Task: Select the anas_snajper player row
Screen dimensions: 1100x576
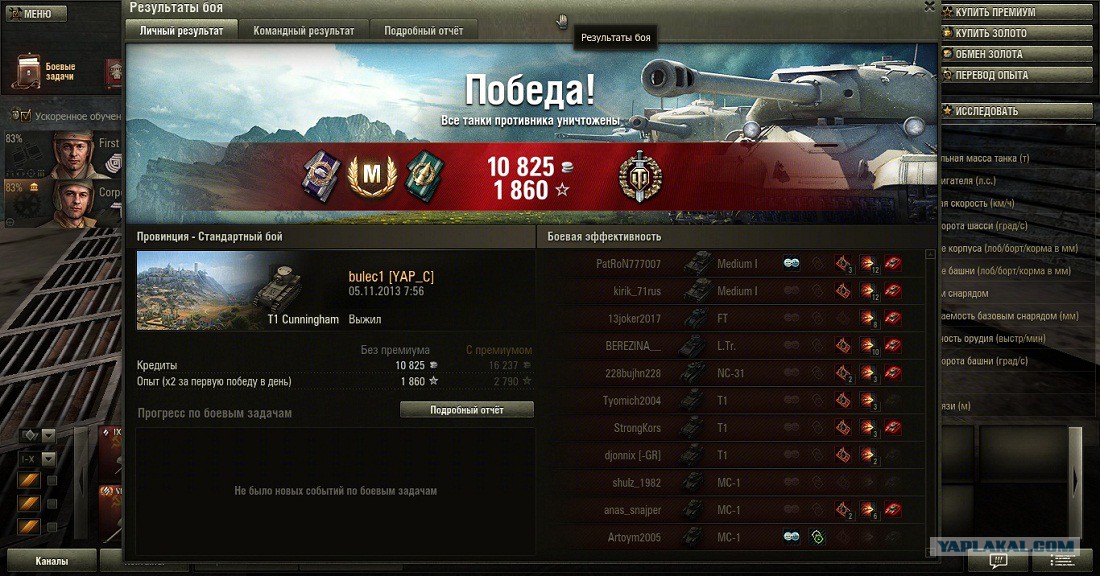Action: (730, 510)
